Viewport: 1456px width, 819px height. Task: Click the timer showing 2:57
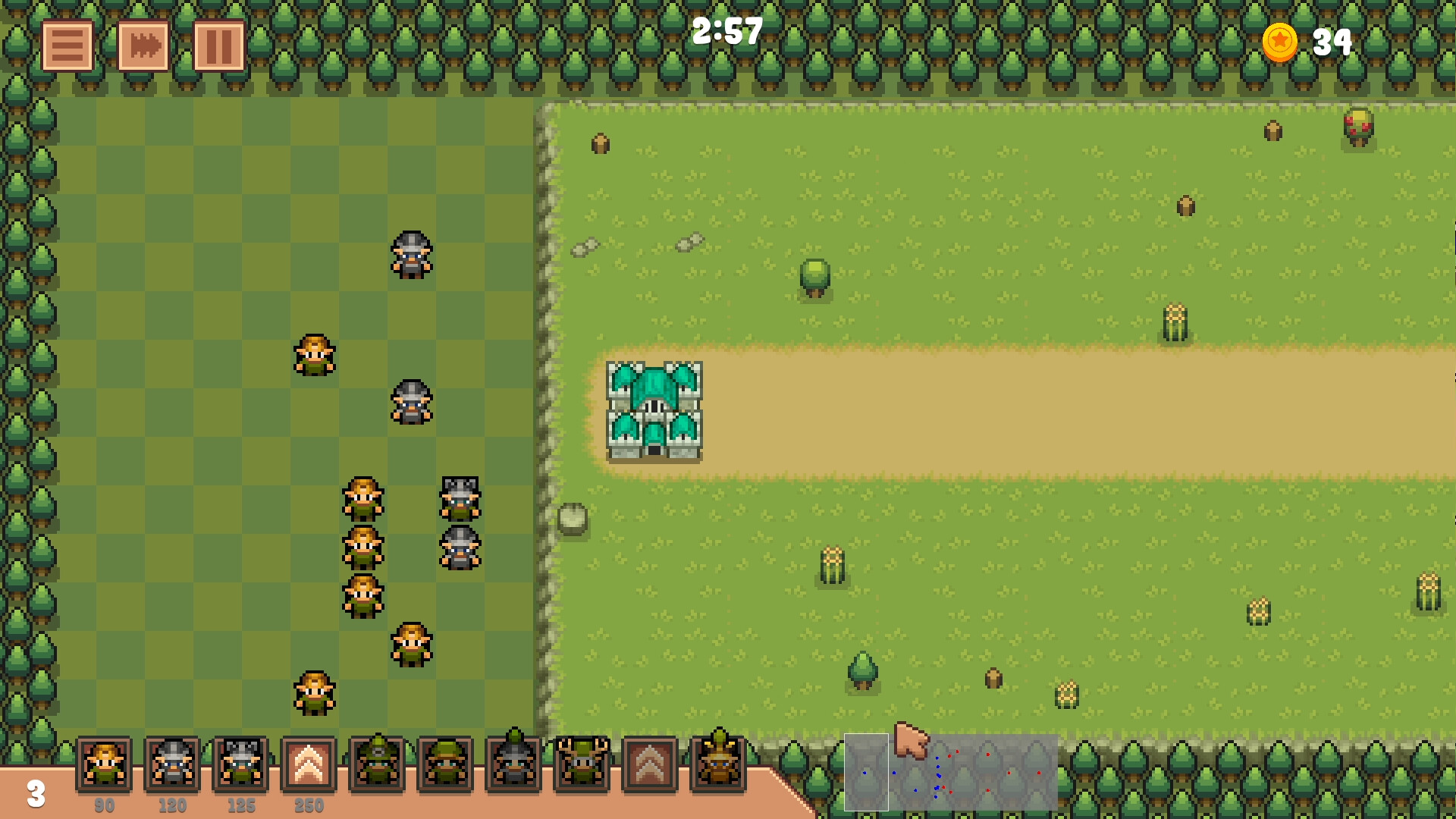tap(726, 32)
